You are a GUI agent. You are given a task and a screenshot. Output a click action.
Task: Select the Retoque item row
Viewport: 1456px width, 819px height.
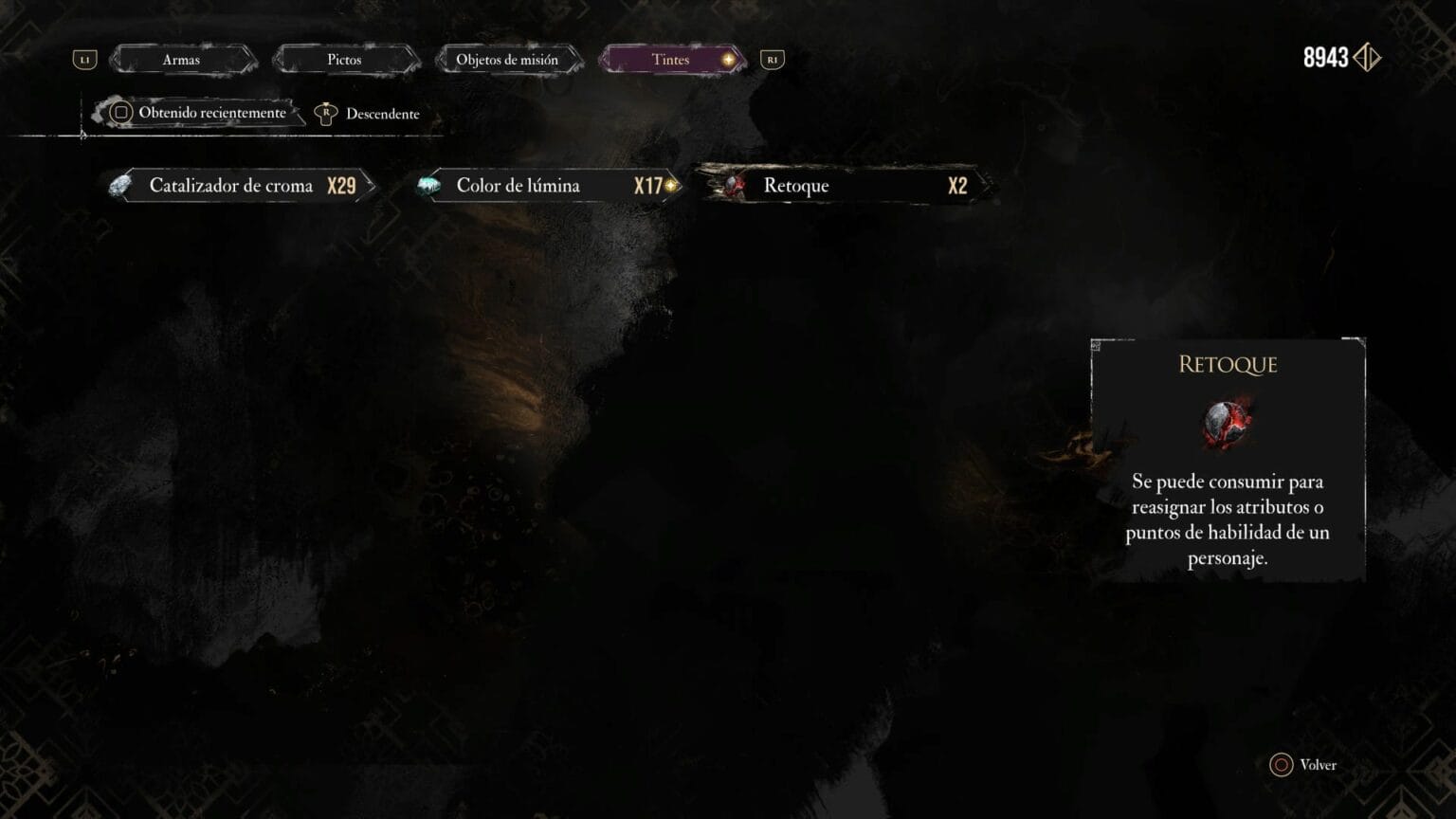pos(844,186)
